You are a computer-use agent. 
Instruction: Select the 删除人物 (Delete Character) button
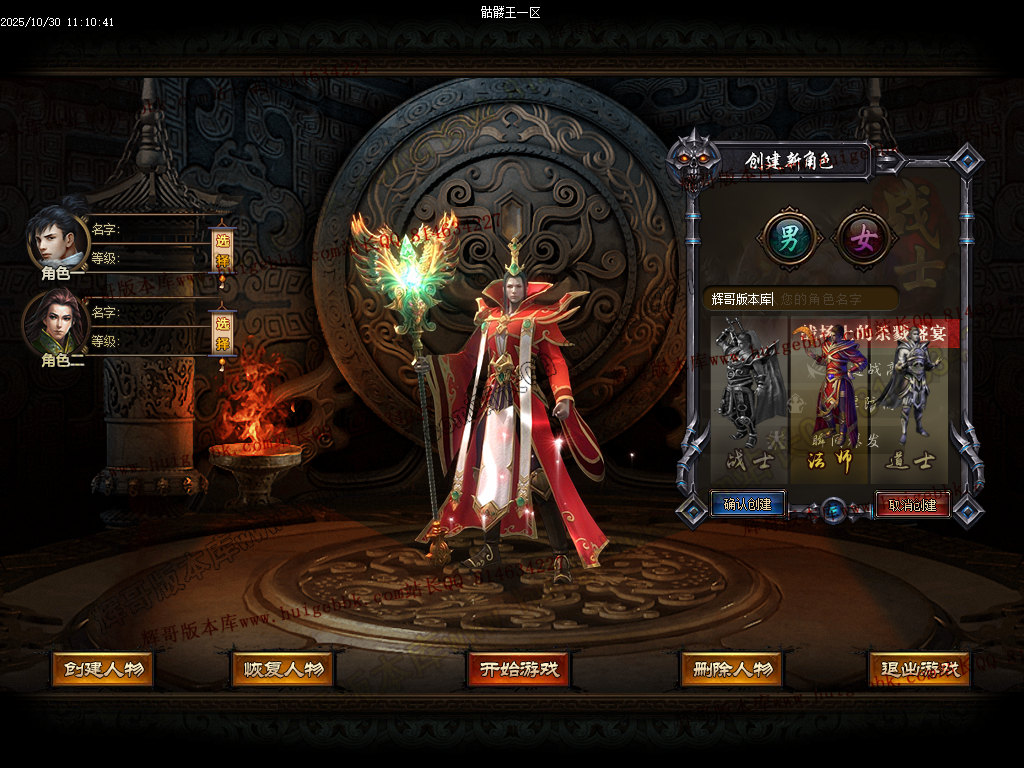731,669
